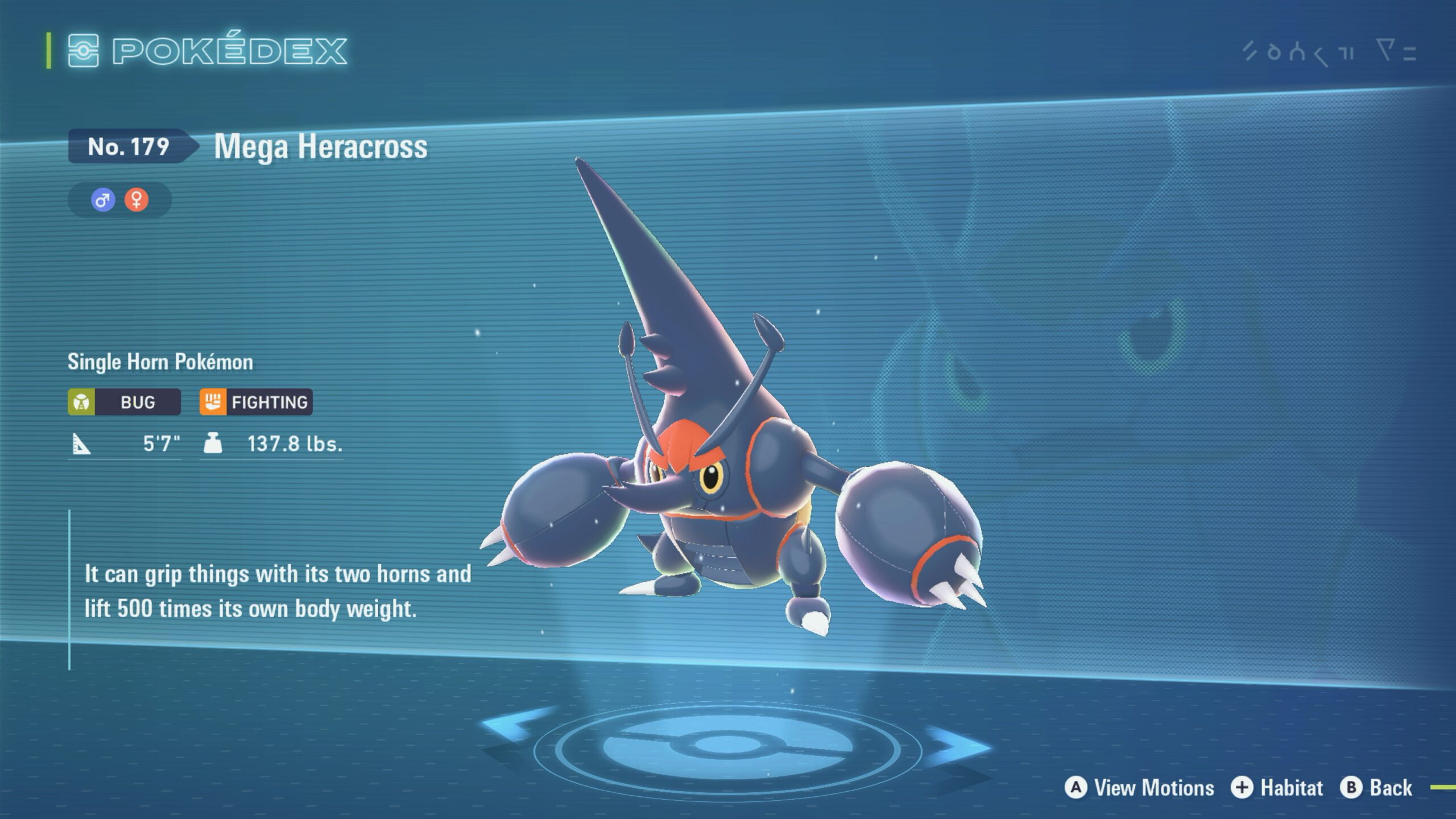This screenshot has width=1456, height=819.
Task: Go Back from the Pokédex entry
Action: click(x=1376, y=788)
